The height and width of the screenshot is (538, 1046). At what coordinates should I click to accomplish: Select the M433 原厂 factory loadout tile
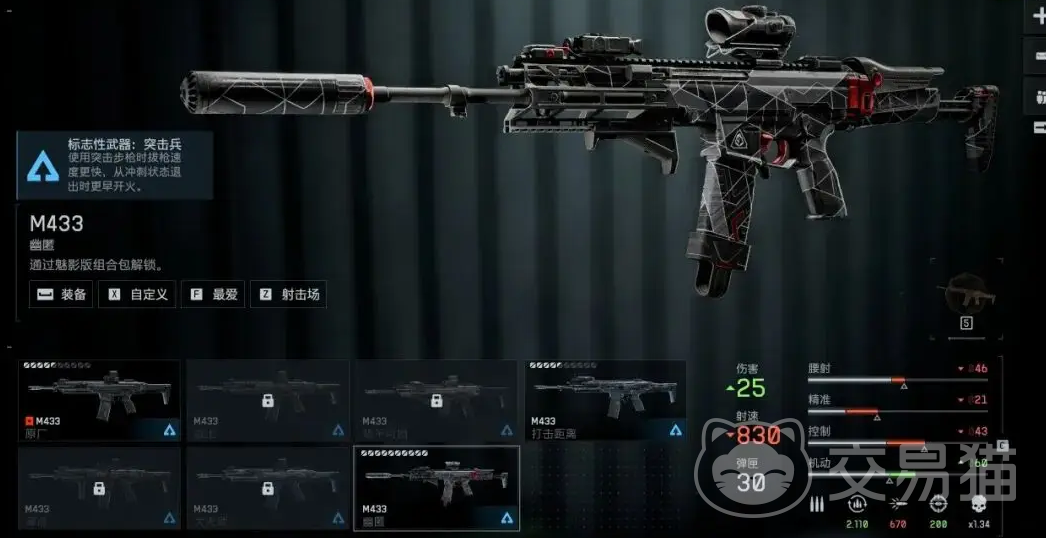coord(100,400)
